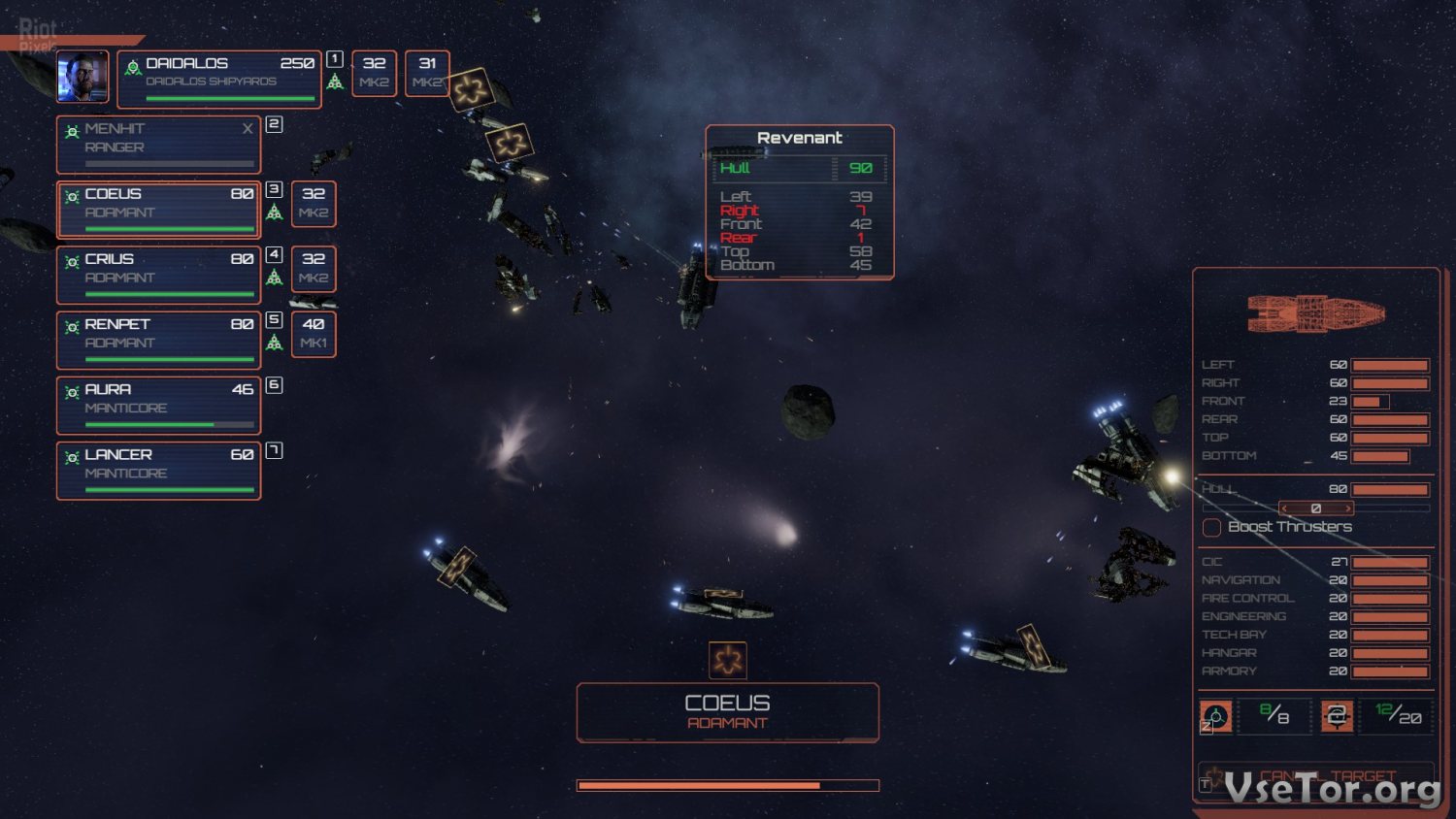Increase the thruster elevation stepper

(x=1348, y=508)
